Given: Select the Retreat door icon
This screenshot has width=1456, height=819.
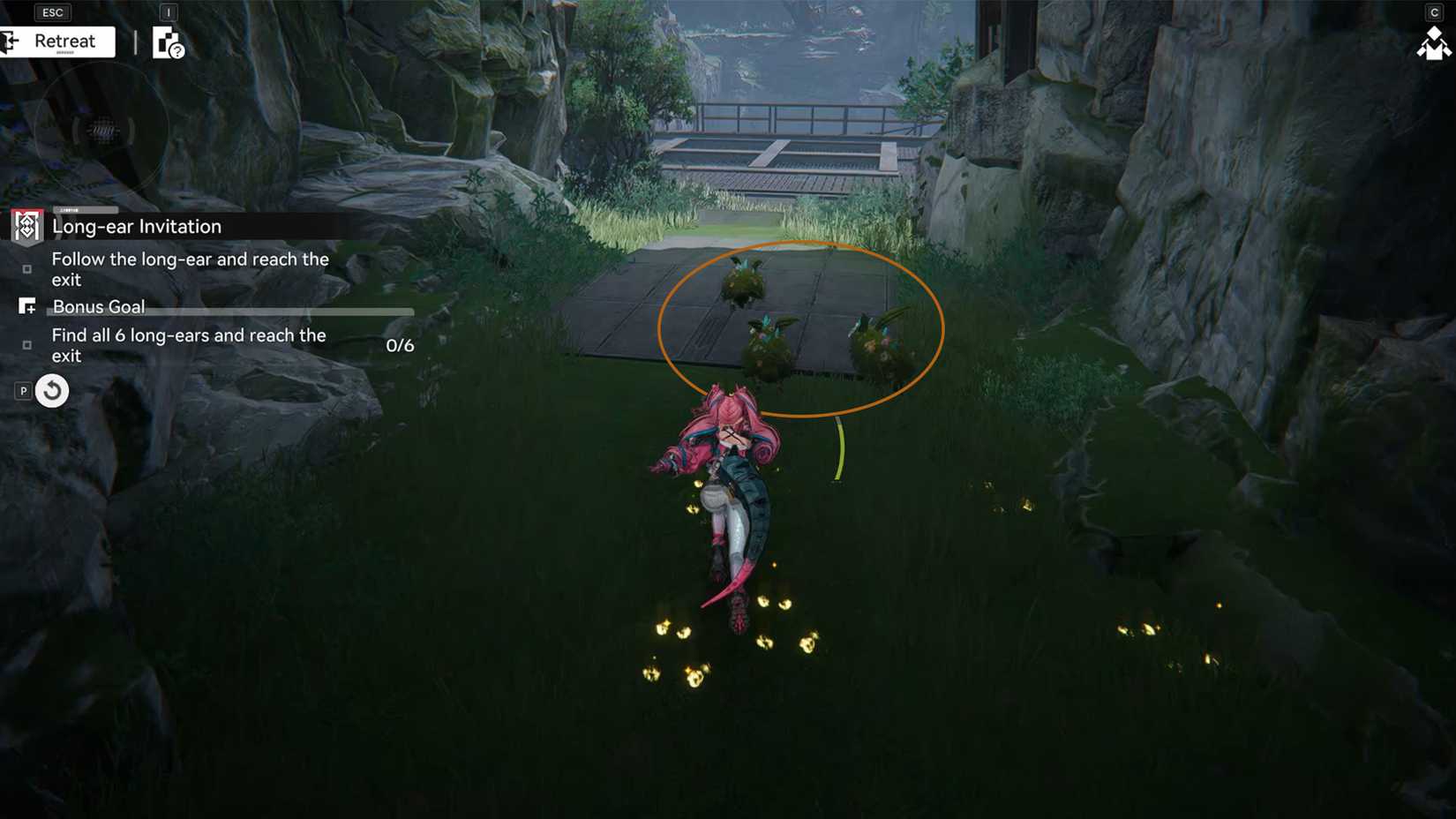Looking at the screenshot, I should coord(10,41).
